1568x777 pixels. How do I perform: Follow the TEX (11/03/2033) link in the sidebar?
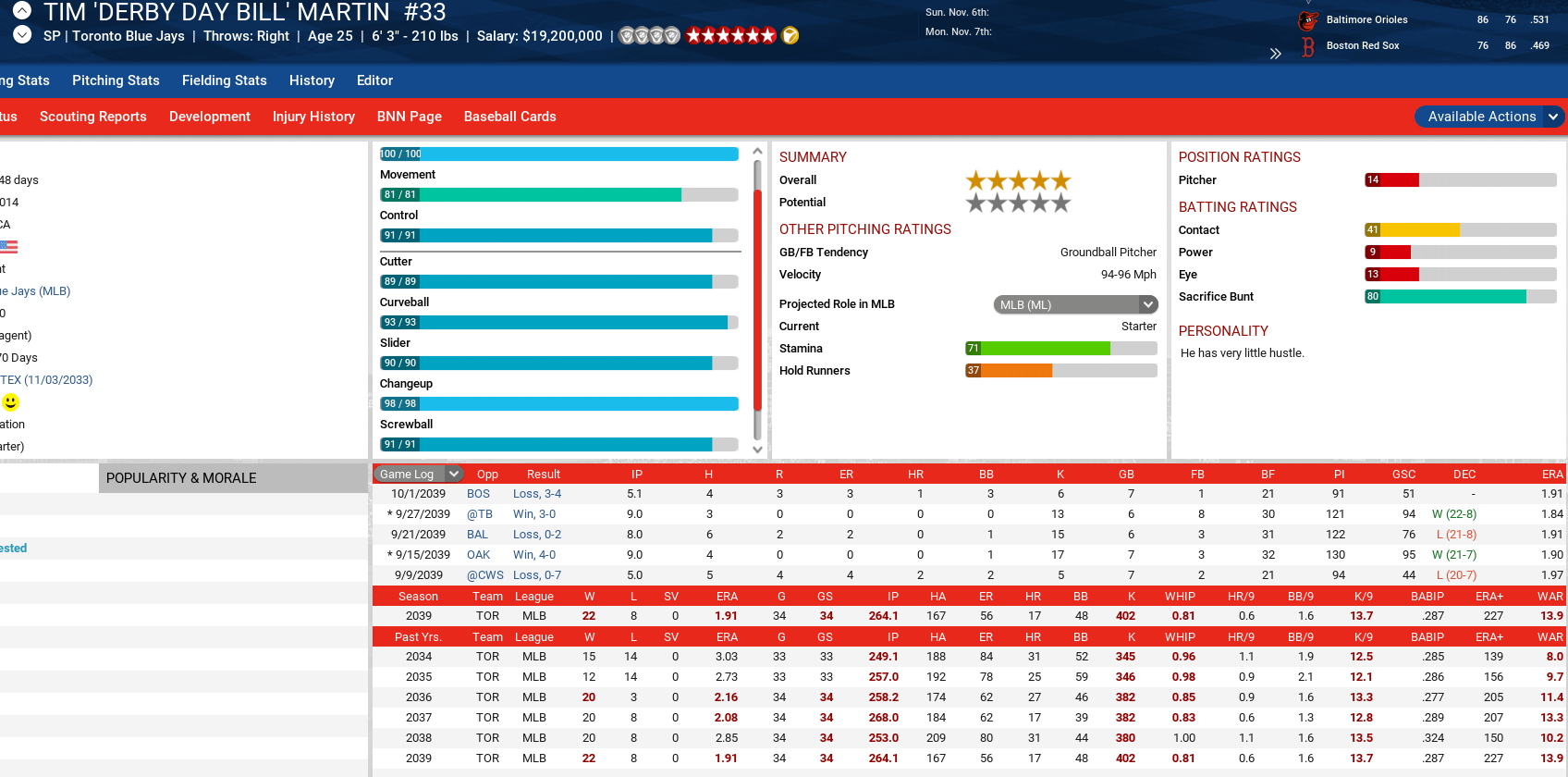(x=46, y=379)
